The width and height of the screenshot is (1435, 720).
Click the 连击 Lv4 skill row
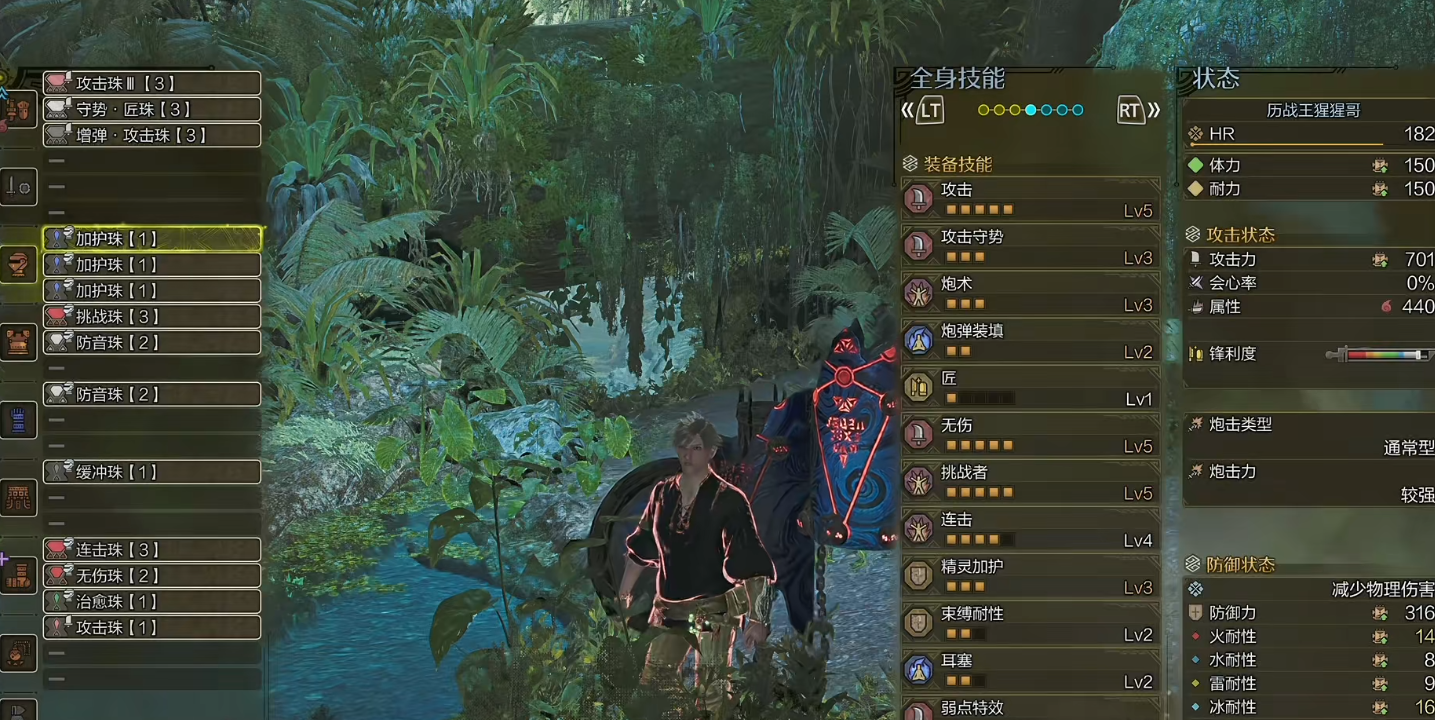(x=1030, y=529)
